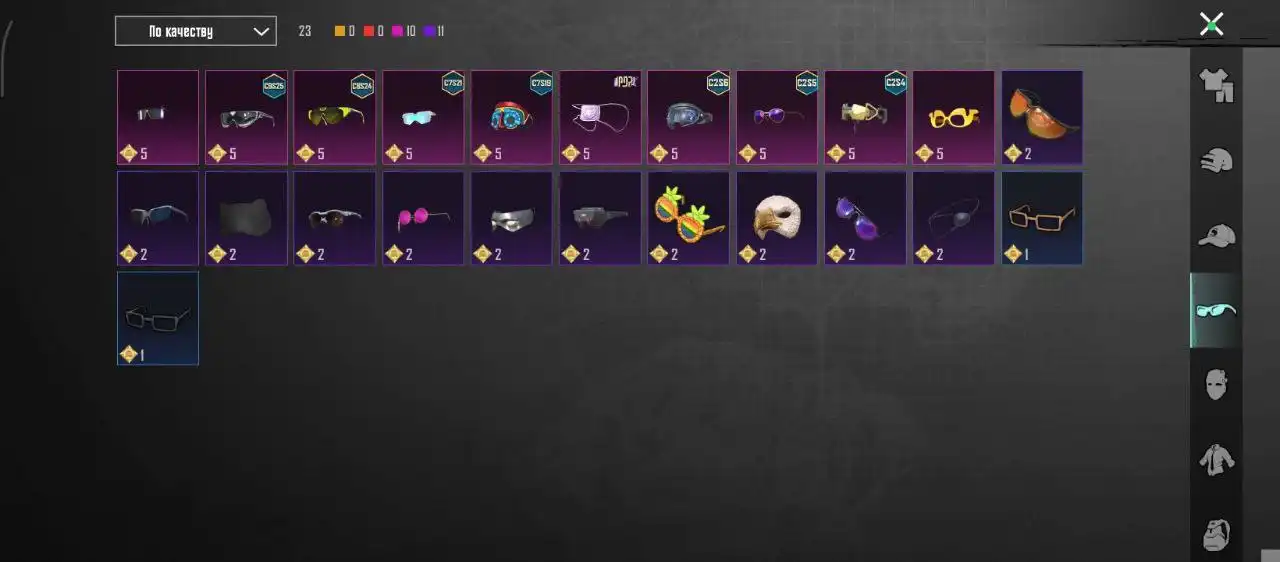Select the white eye patch item
1280x562 pixels.
pos(600,117)
